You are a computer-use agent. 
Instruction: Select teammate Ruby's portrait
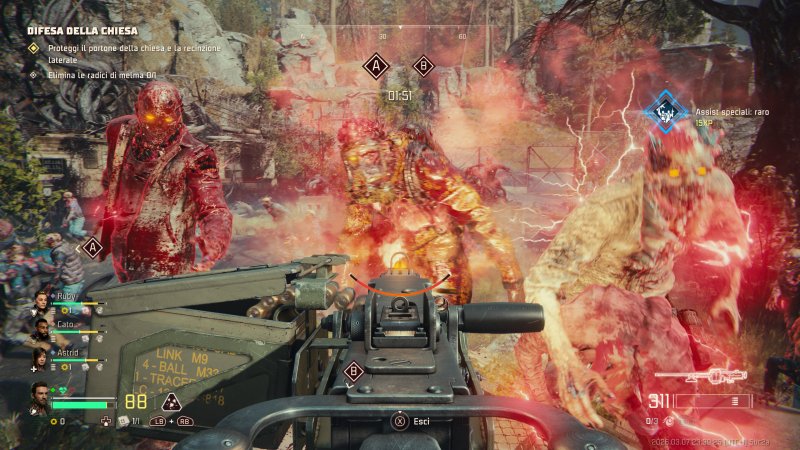[x=41, y=300]
